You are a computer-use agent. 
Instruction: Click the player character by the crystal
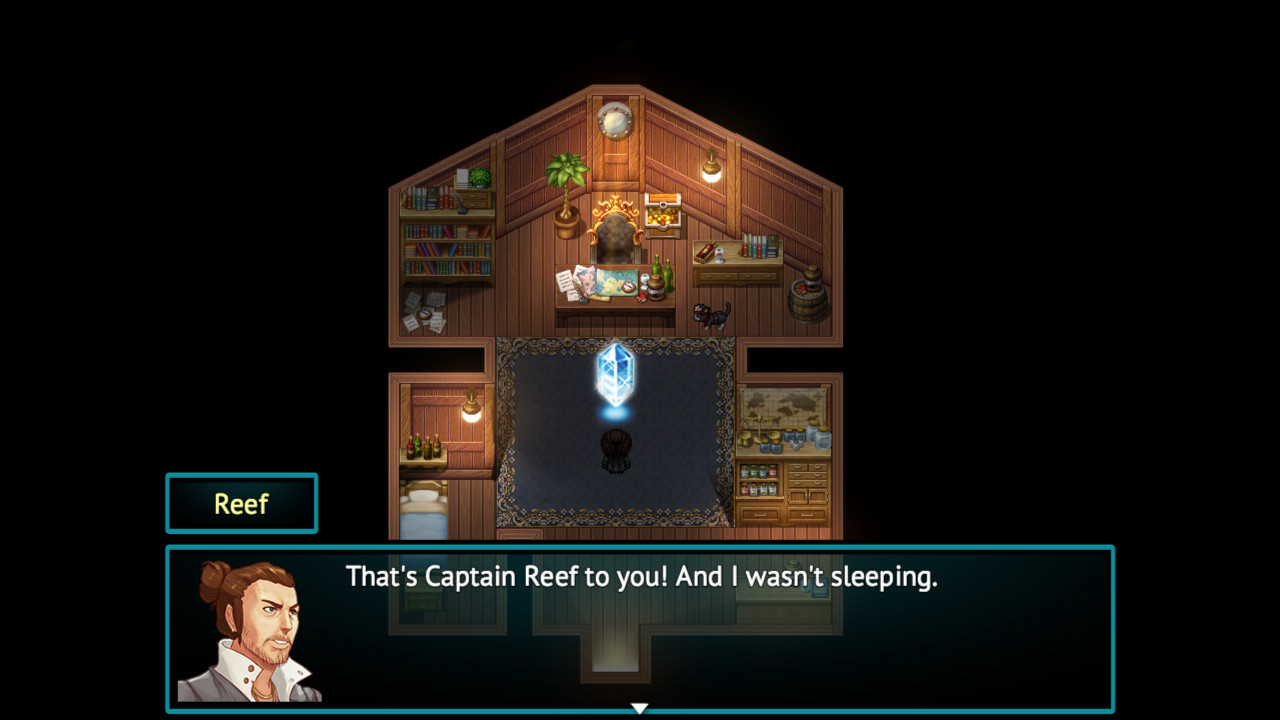coord(615,448)
